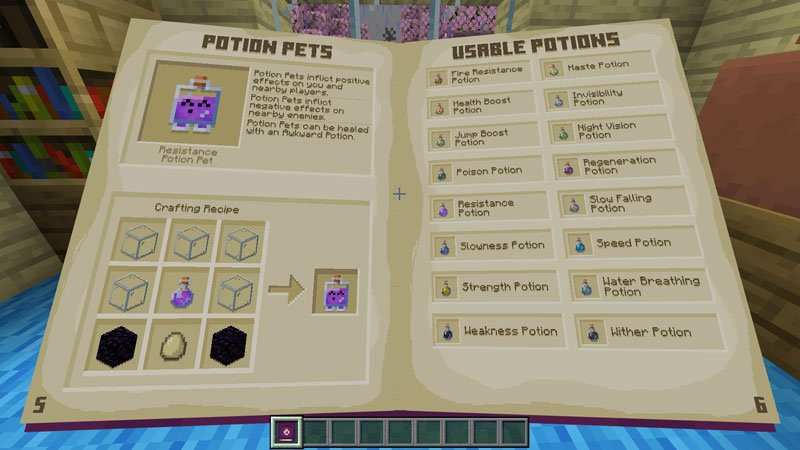Click the Poison Potion entry
The width and height of the screenshot is (800, 450).
486,171
